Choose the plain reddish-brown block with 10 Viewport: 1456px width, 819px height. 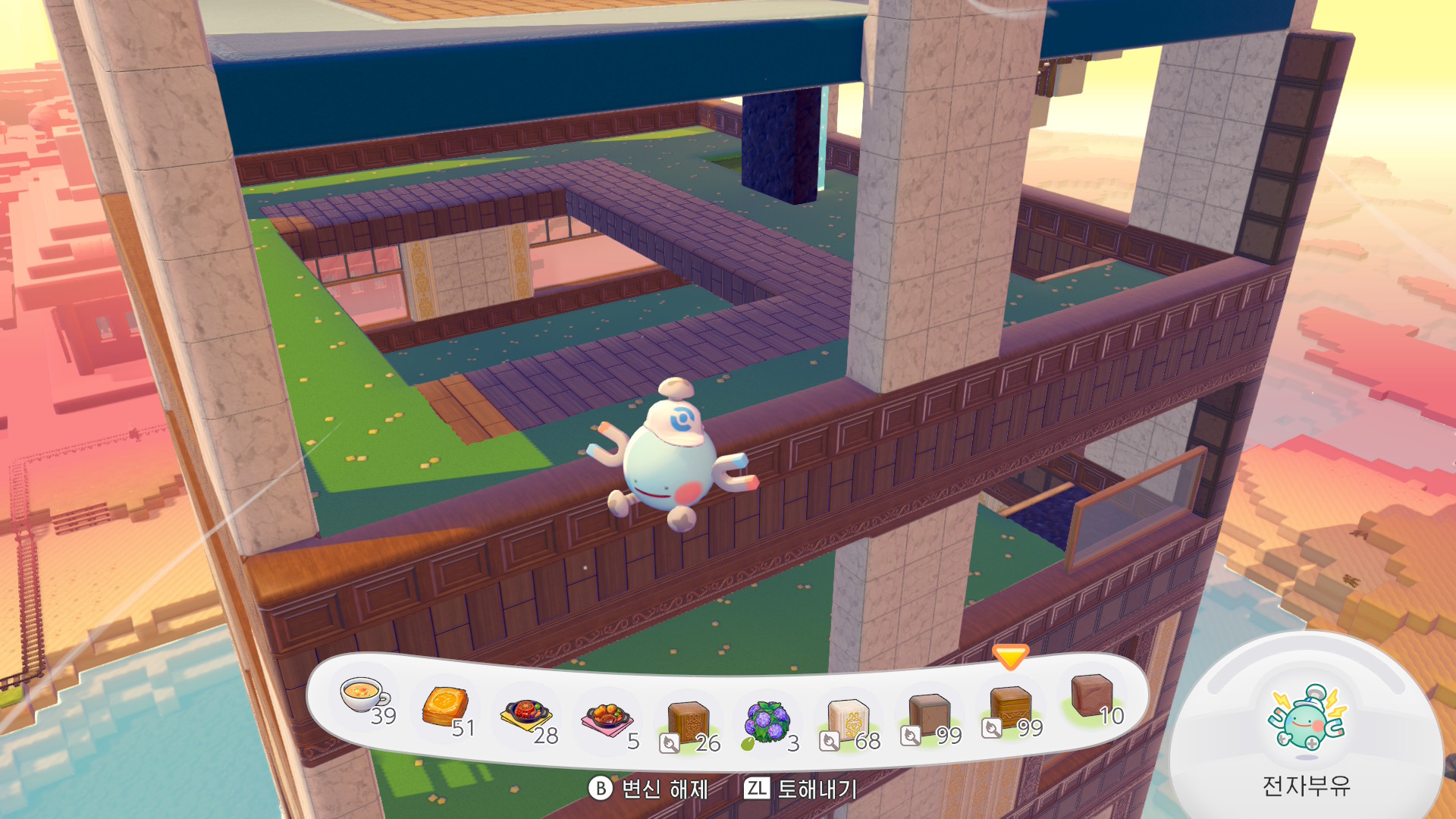pyautogui.click(x=1091, y=695)
